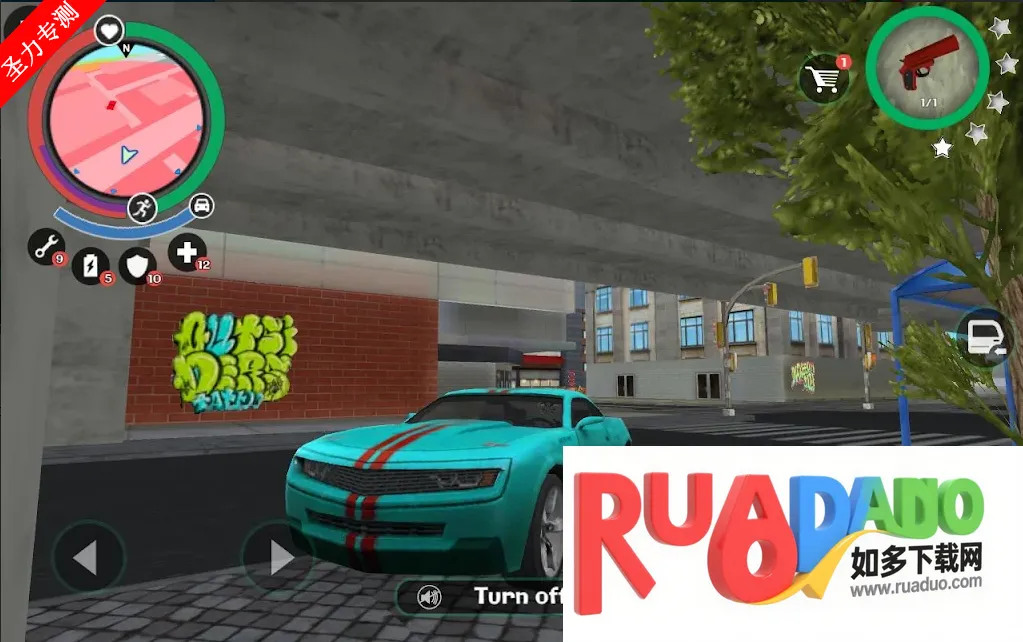Use the medkit plus item
1023x642 pixels.
[187, 252]
